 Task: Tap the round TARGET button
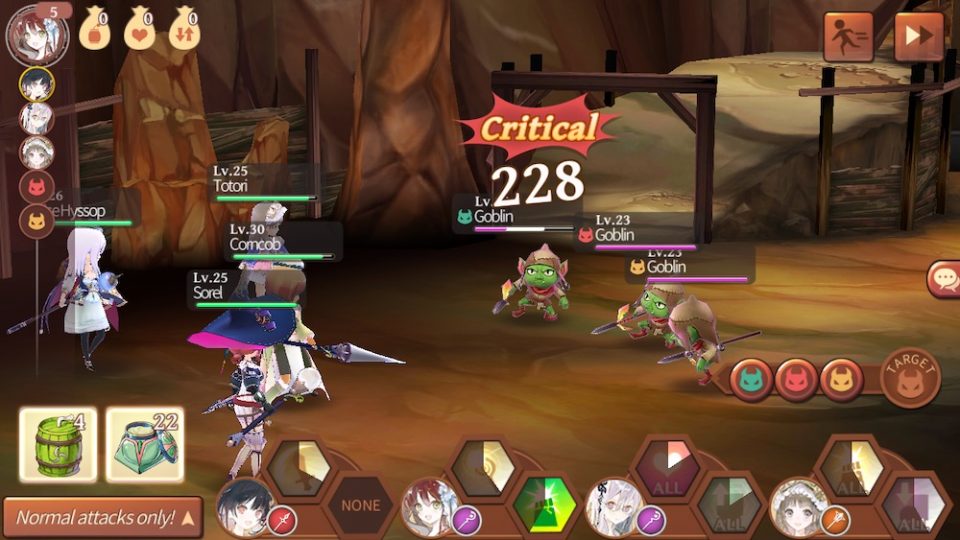pyautogui.click(x=910, y=378)
